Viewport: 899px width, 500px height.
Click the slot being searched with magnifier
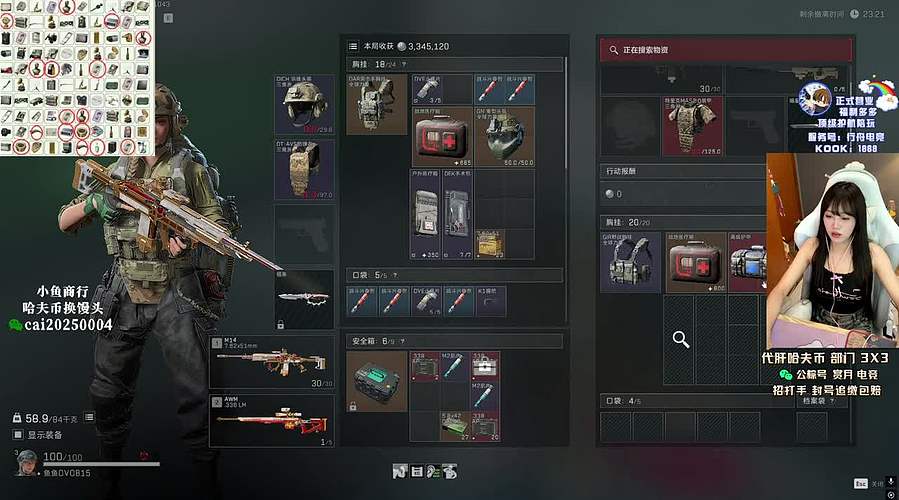tap(681, 341)
